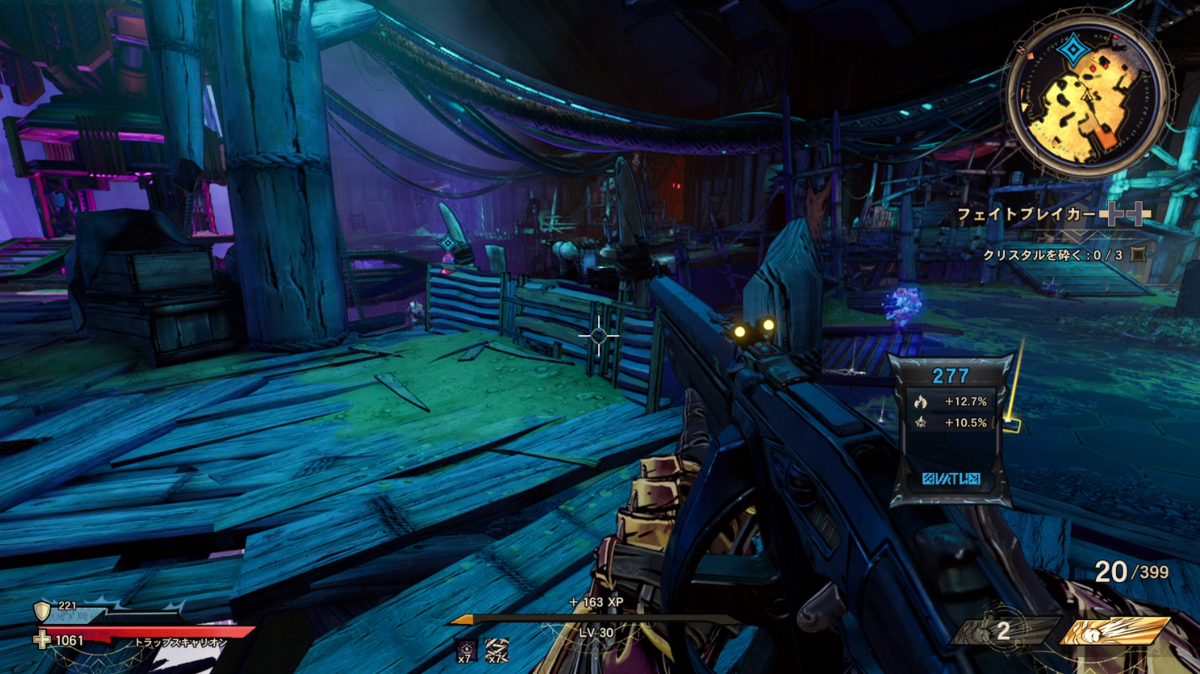Viewport: 1200px width, 674px height.
Task: Click the purple status effect icon
Action: point(465,650)
